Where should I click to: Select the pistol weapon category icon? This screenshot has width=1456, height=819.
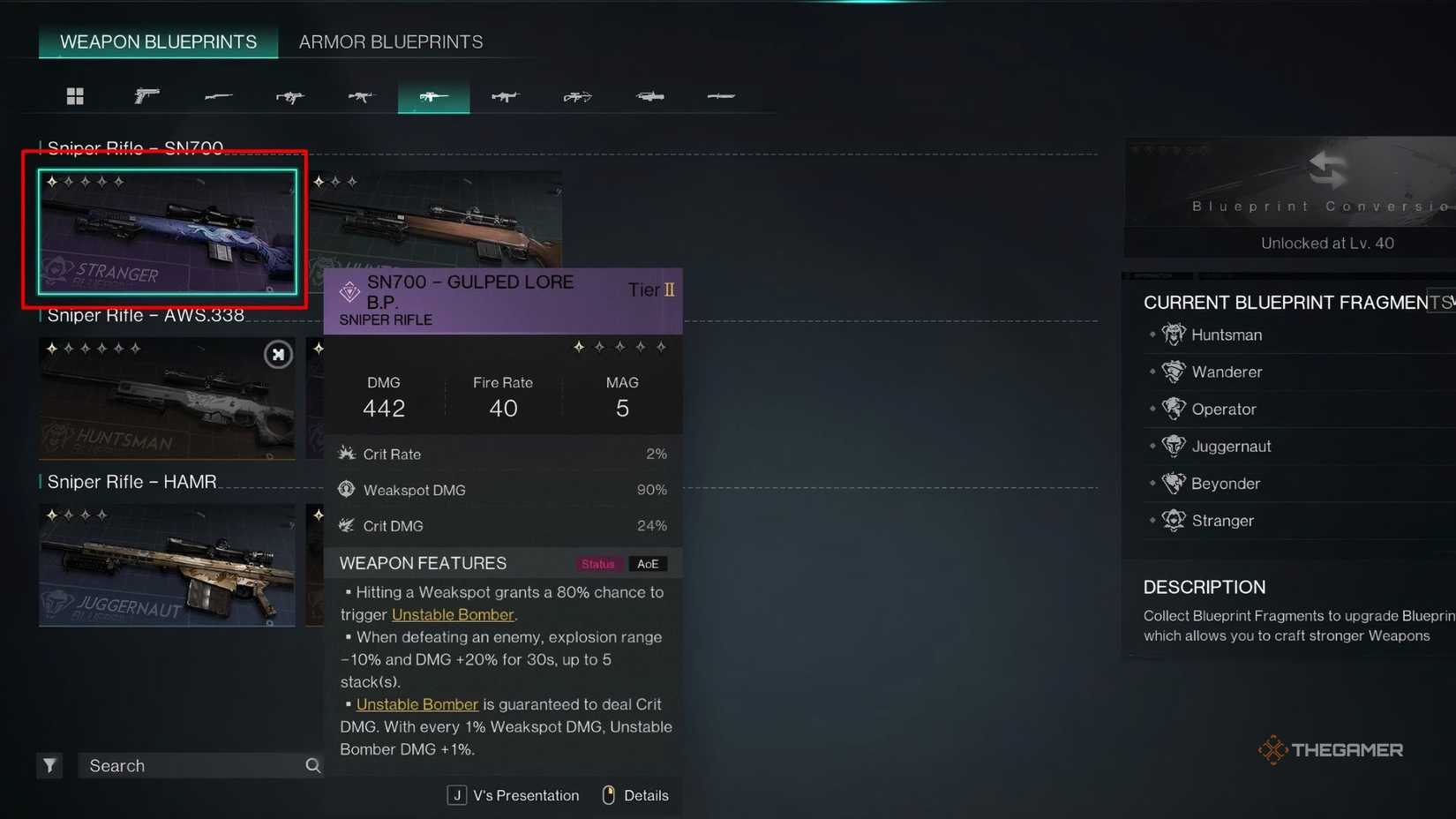(147, 96)
